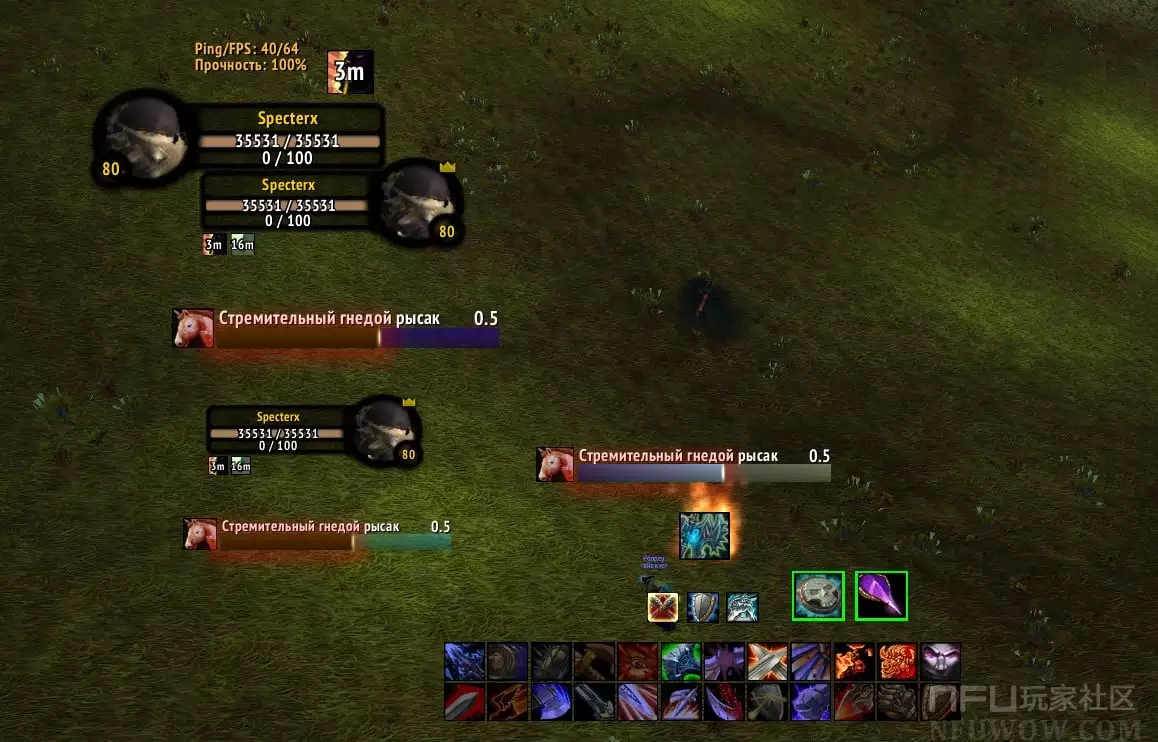Activate the green-bordered skull coin trinket
1158x742 pixels.
(x=818, y=596)
